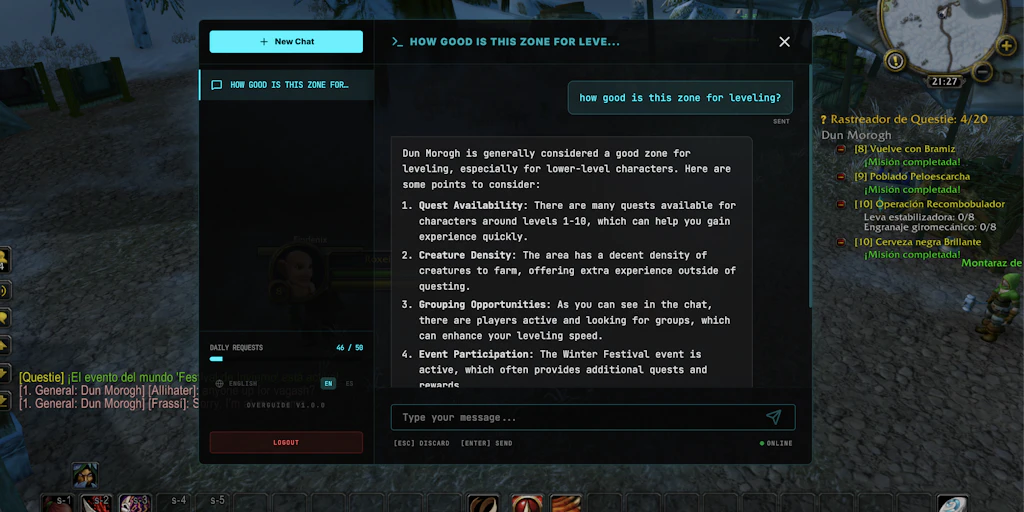The width and height of the screenshot is (1024, 512).
Task: Select the 'How good is this zone' chat entry
Action: [286, 85]
